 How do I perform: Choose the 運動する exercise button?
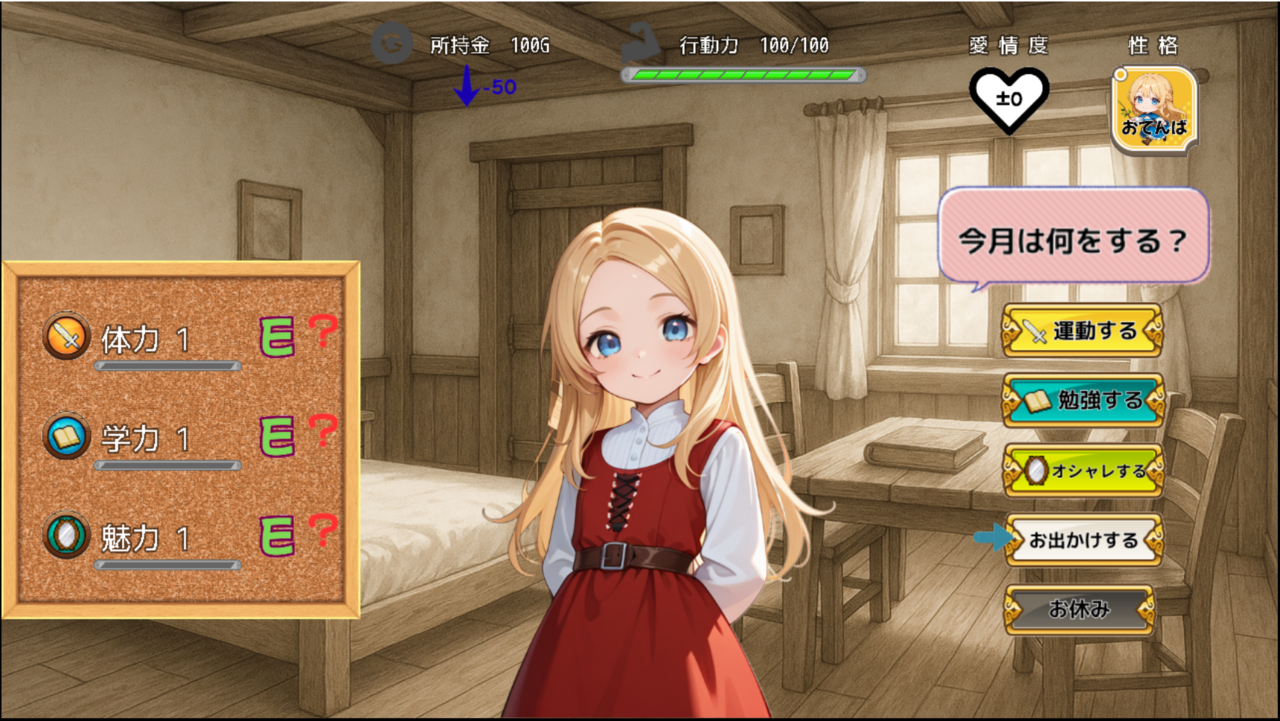pos(1083,331)
